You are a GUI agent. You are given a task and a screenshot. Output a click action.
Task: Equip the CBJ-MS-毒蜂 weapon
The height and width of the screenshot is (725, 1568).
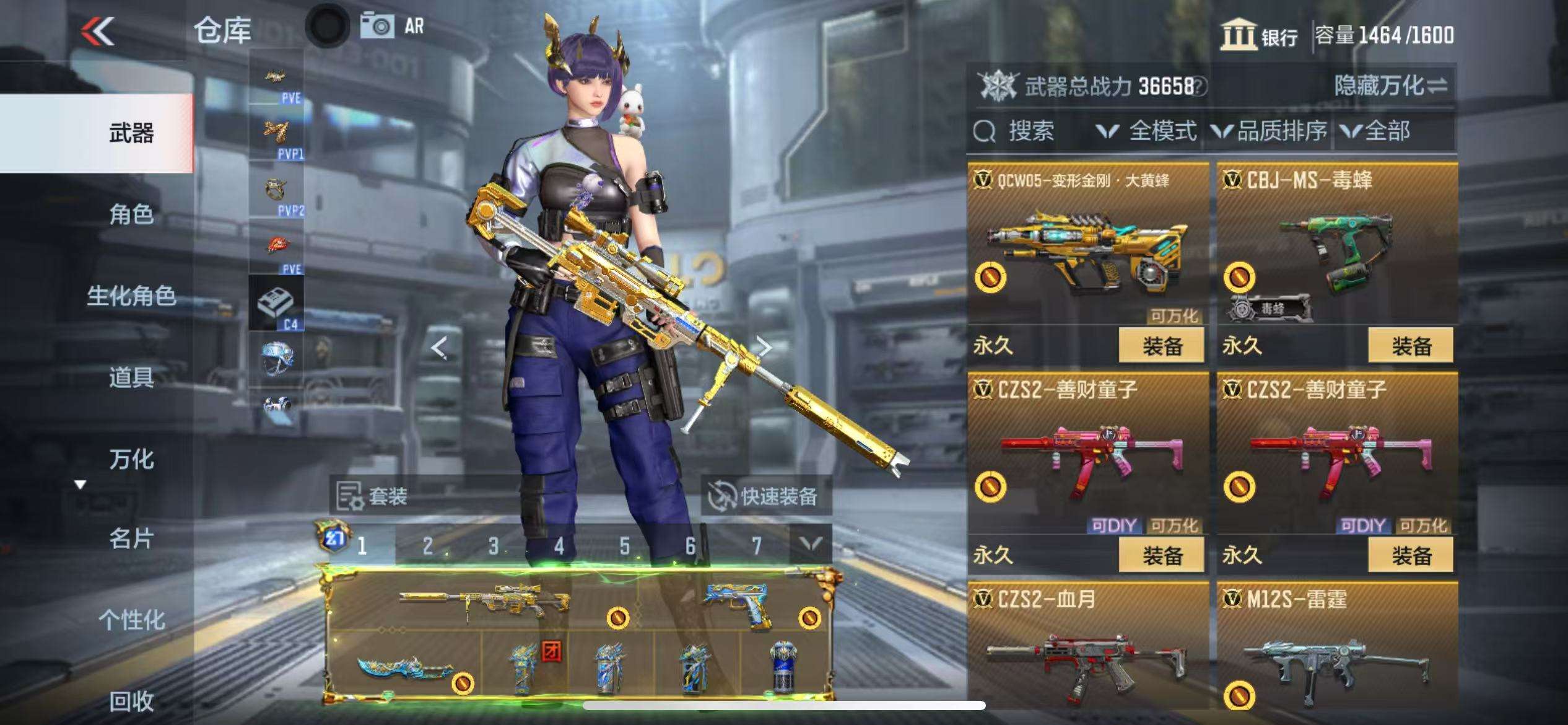point(1411,346)
